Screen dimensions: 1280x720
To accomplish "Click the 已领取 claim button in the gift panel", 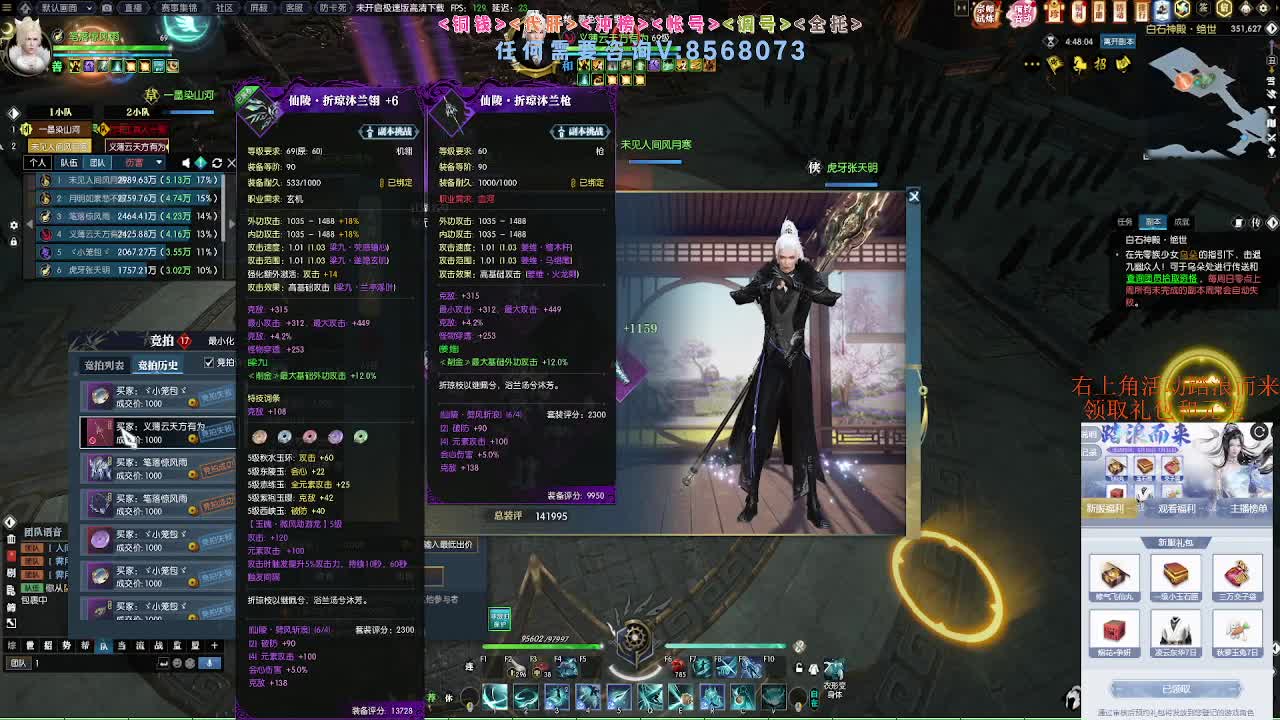I will tap(1175, 688).
